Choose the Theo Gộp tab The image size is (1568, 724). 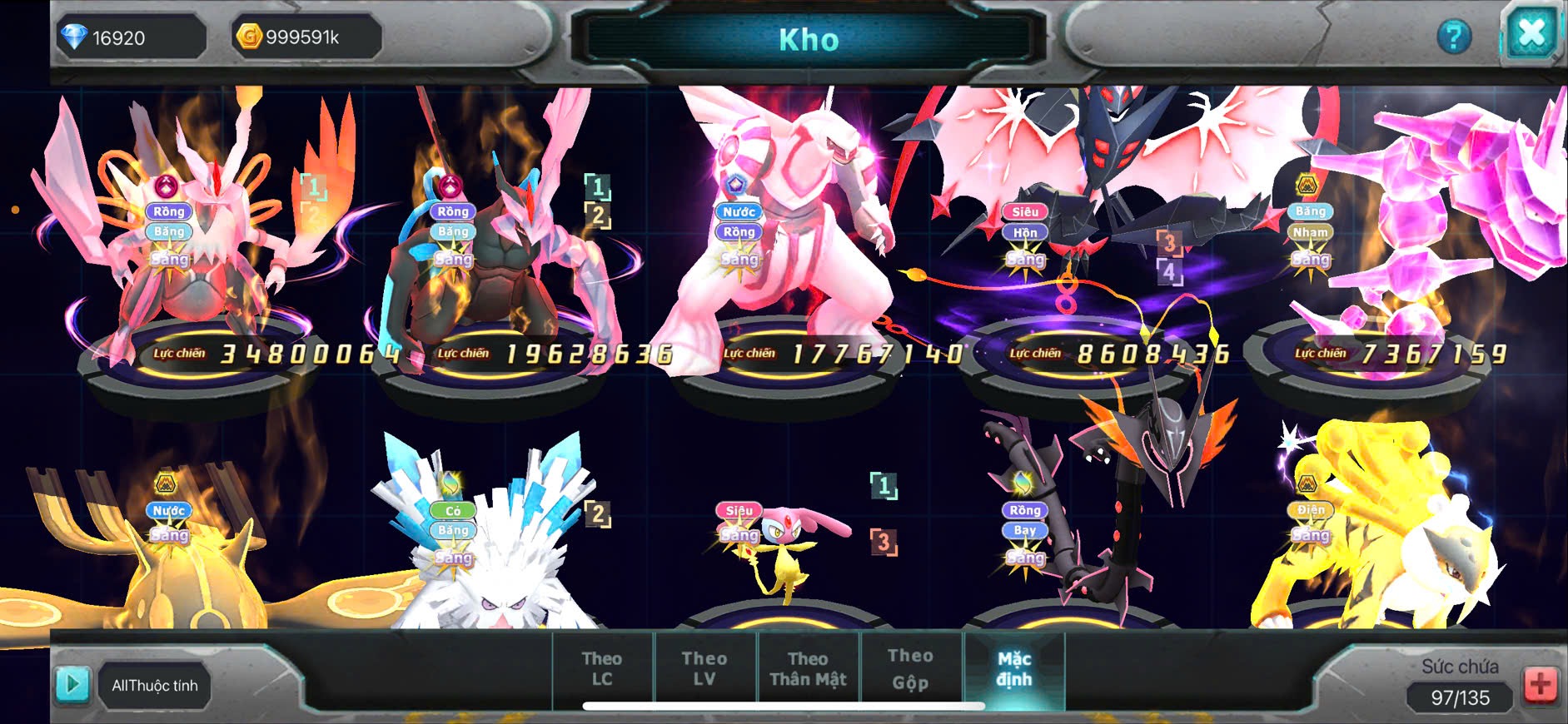[x=910, y=669]
